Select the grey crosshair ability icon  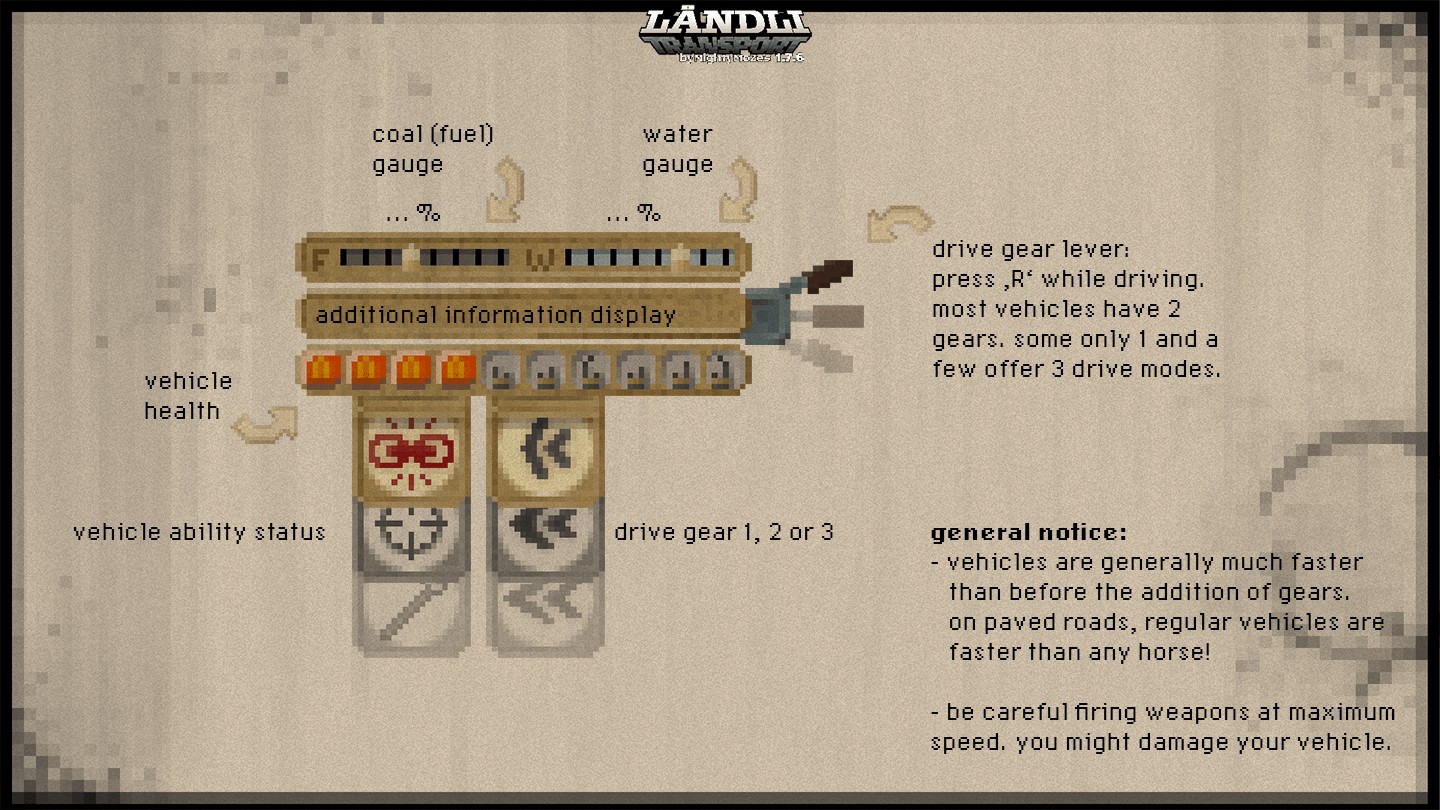pos(411,531)
